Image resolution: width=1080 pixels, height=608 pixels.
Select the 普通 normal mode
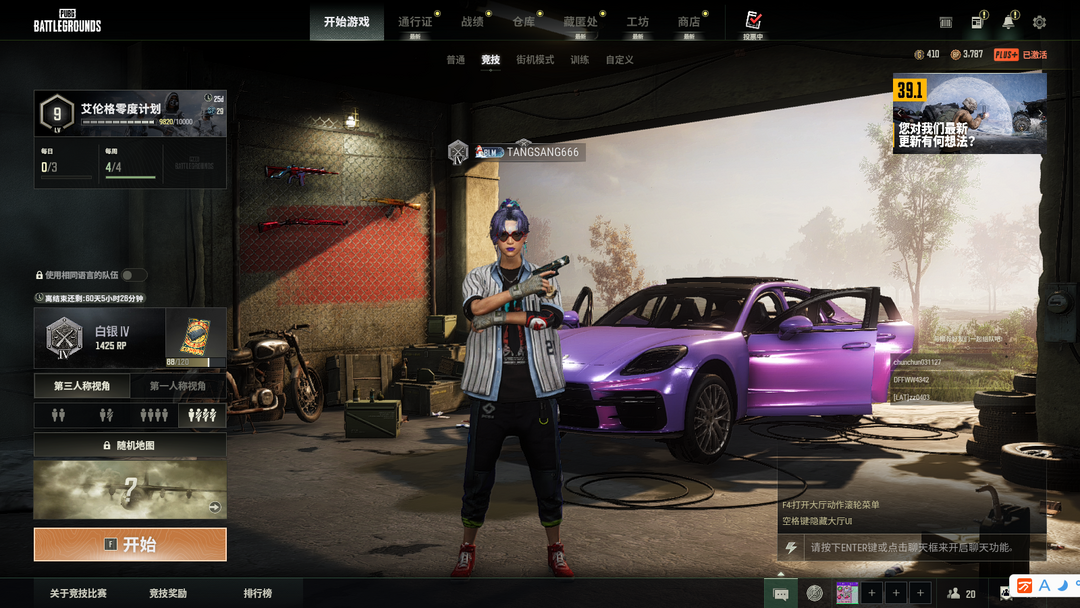pyautogui.click(x=456, y=60)
